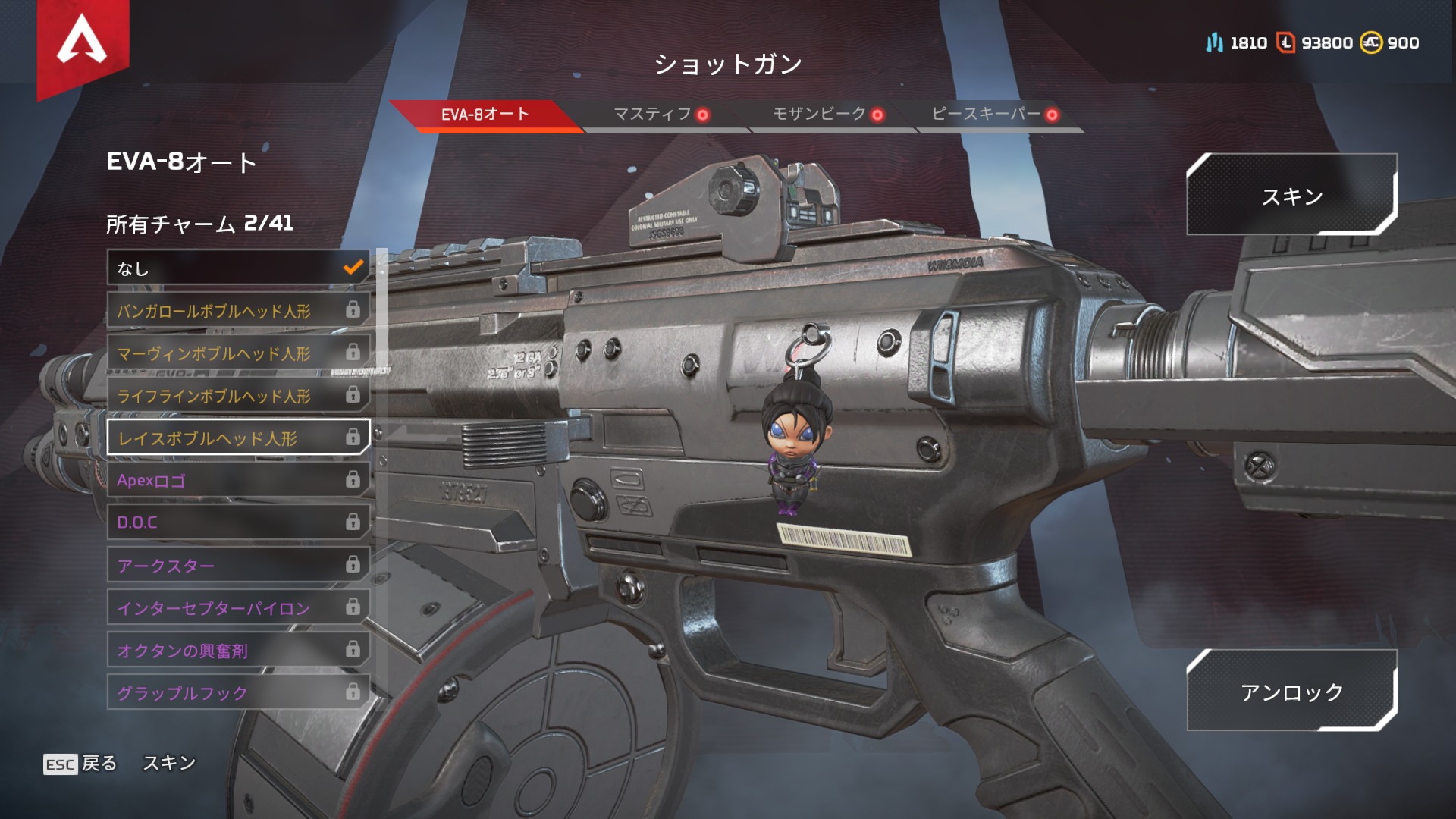Preview the Apexロゴ charm
This screenshot has height=819, width=1456.
pos(238,480)
